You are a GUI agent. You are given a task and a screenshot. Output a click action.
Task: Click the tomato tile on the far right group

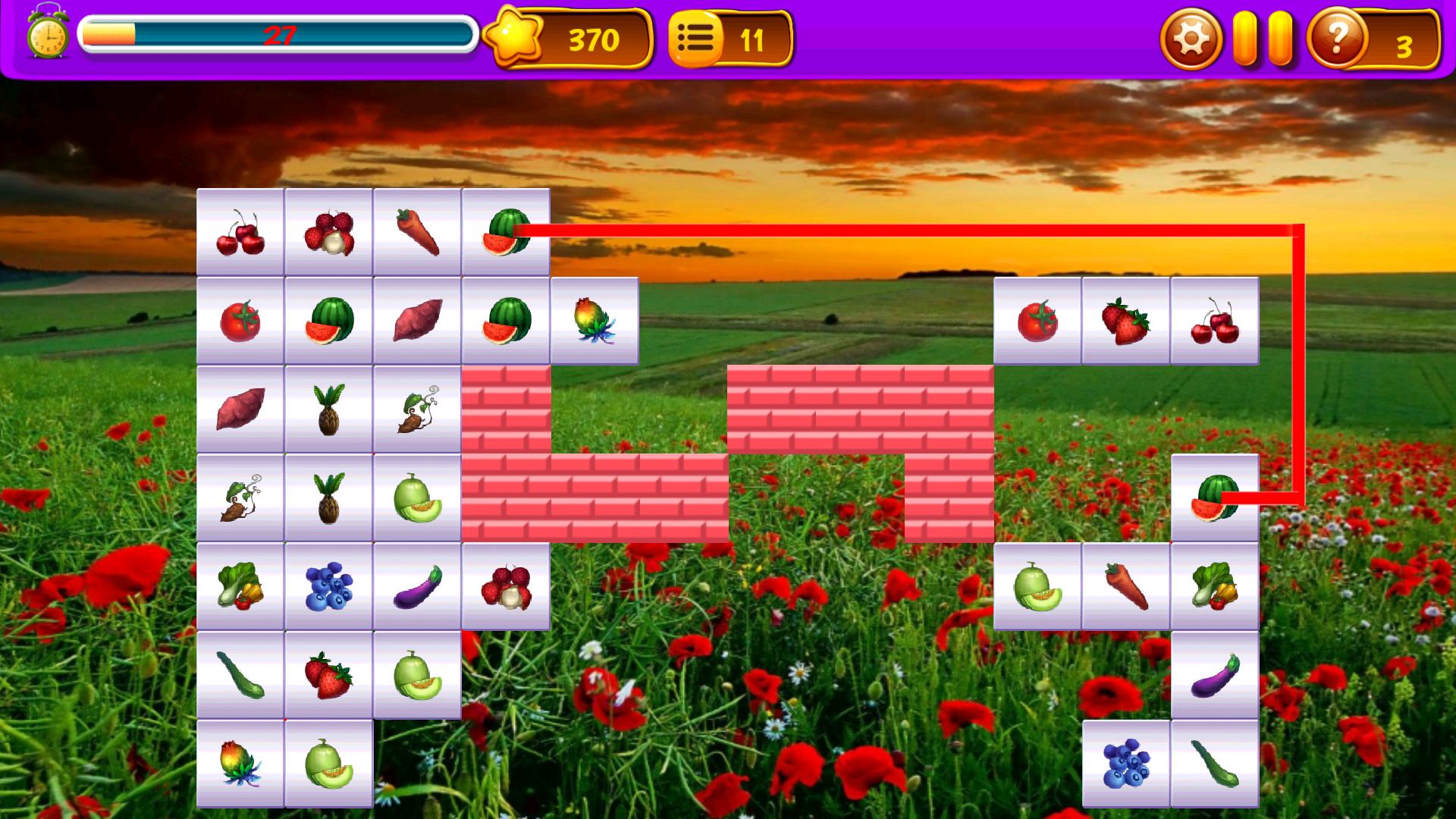(x=1039, y=318)
